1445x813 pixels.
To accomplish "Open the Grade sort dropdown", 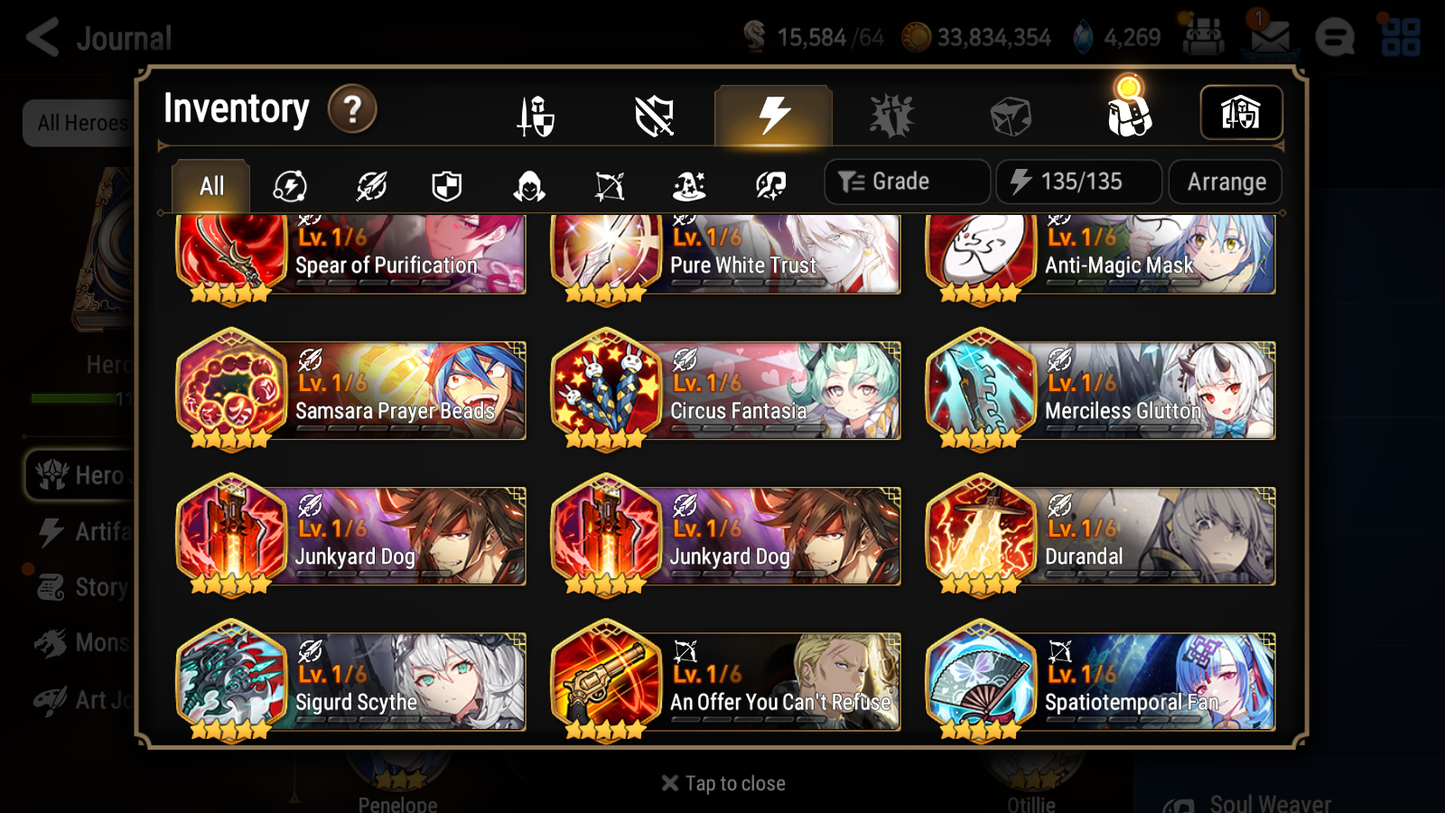I will 906,181.
